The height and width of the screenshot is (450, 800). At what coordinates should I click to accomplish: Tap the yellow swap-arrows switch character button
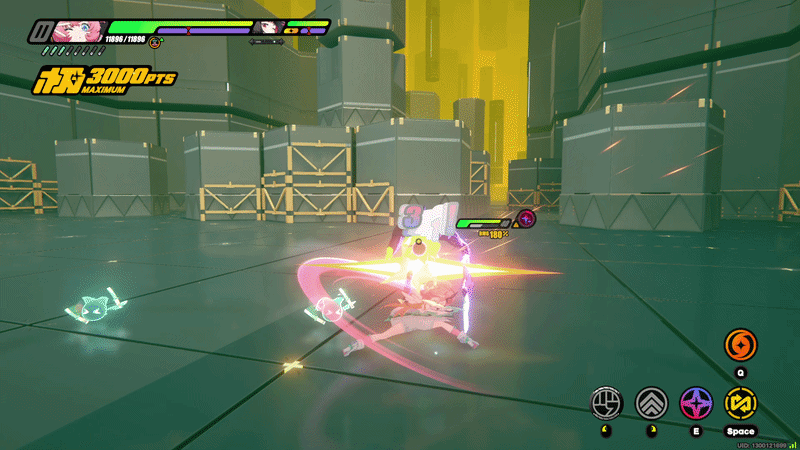coord(741,403)
